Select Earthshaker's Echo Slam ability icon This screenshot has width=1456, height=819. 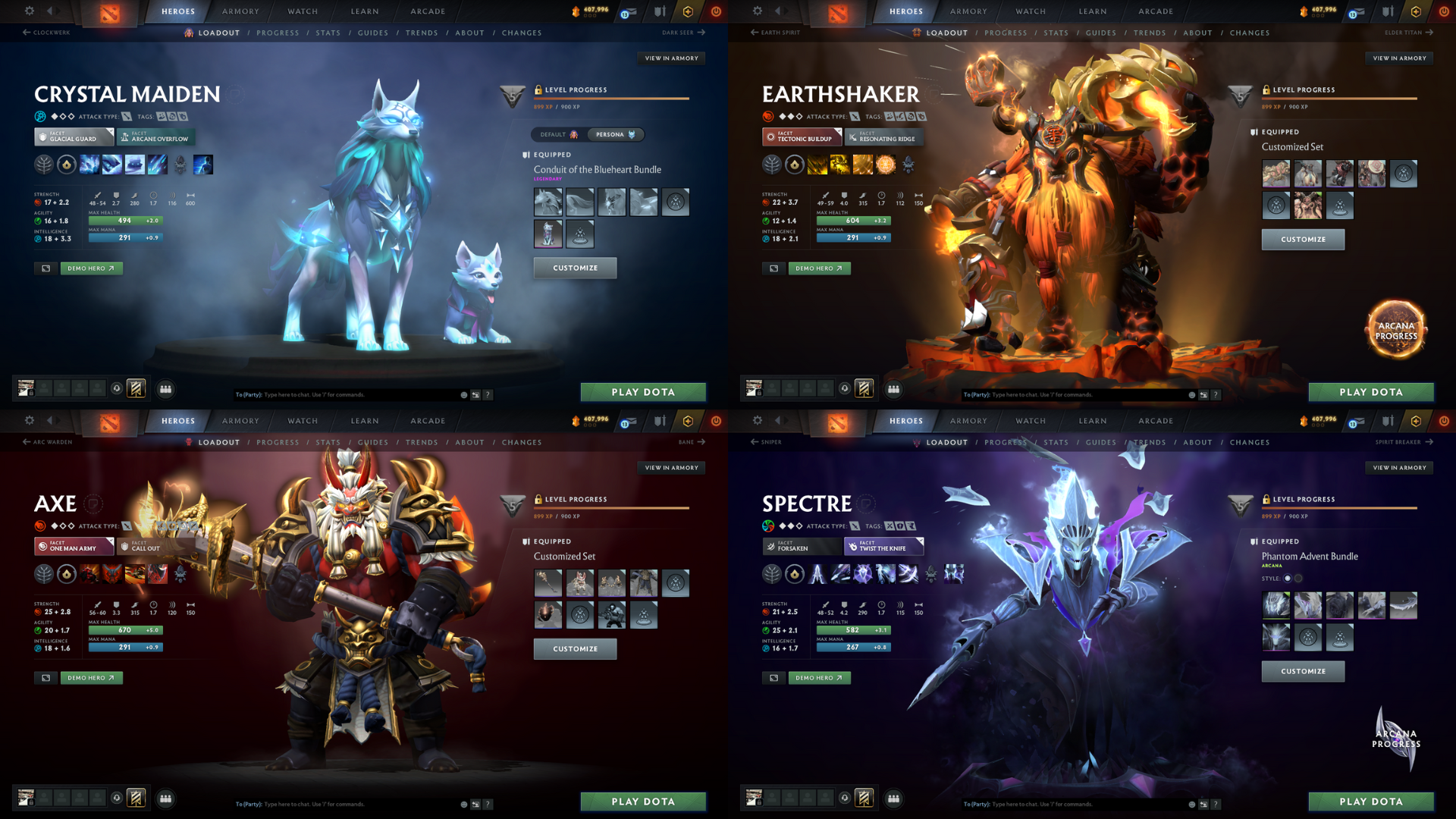886,164
